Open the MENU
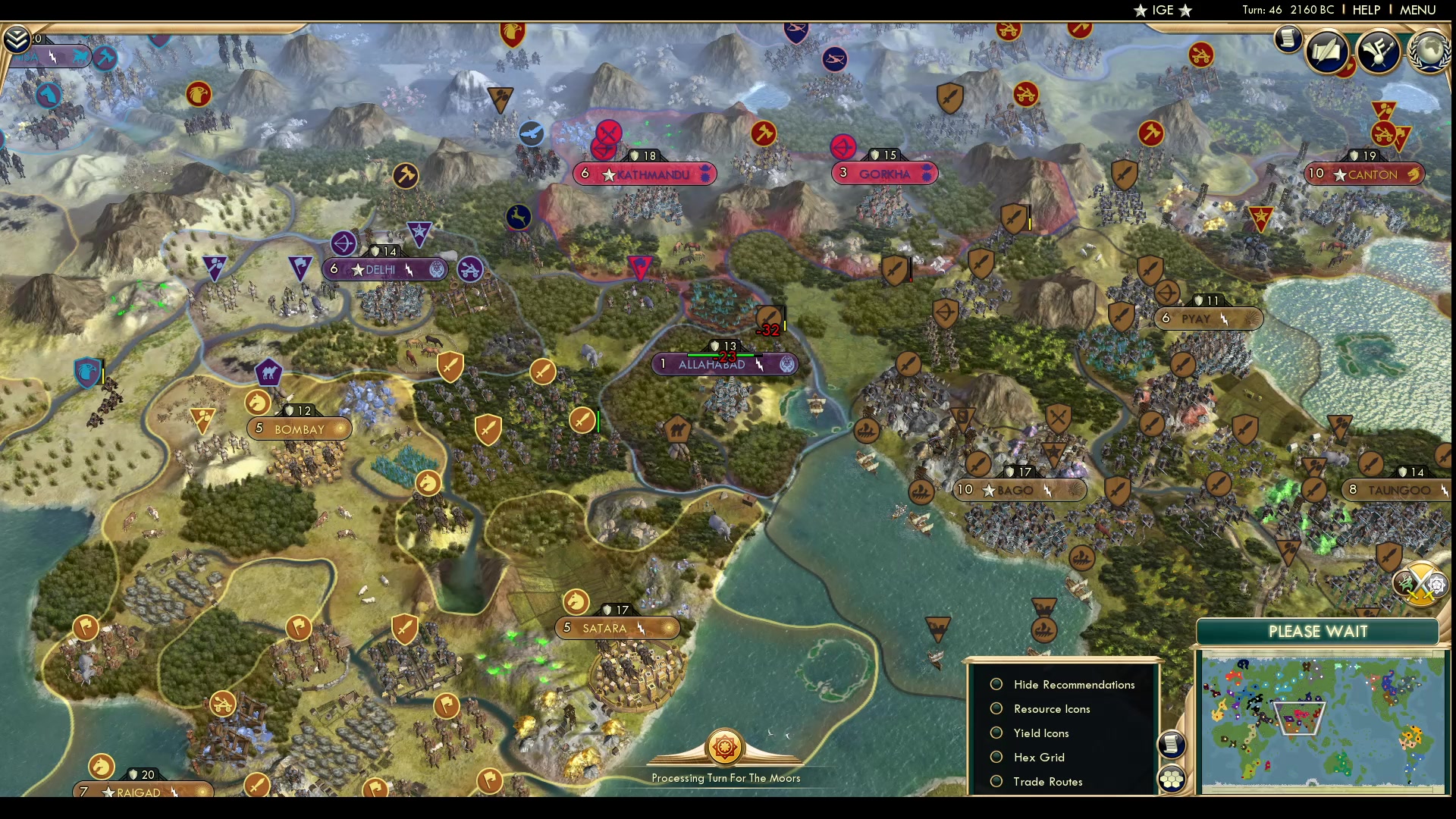The width and height of the screenshot is (1456, 819). [x=1417, y=10]
